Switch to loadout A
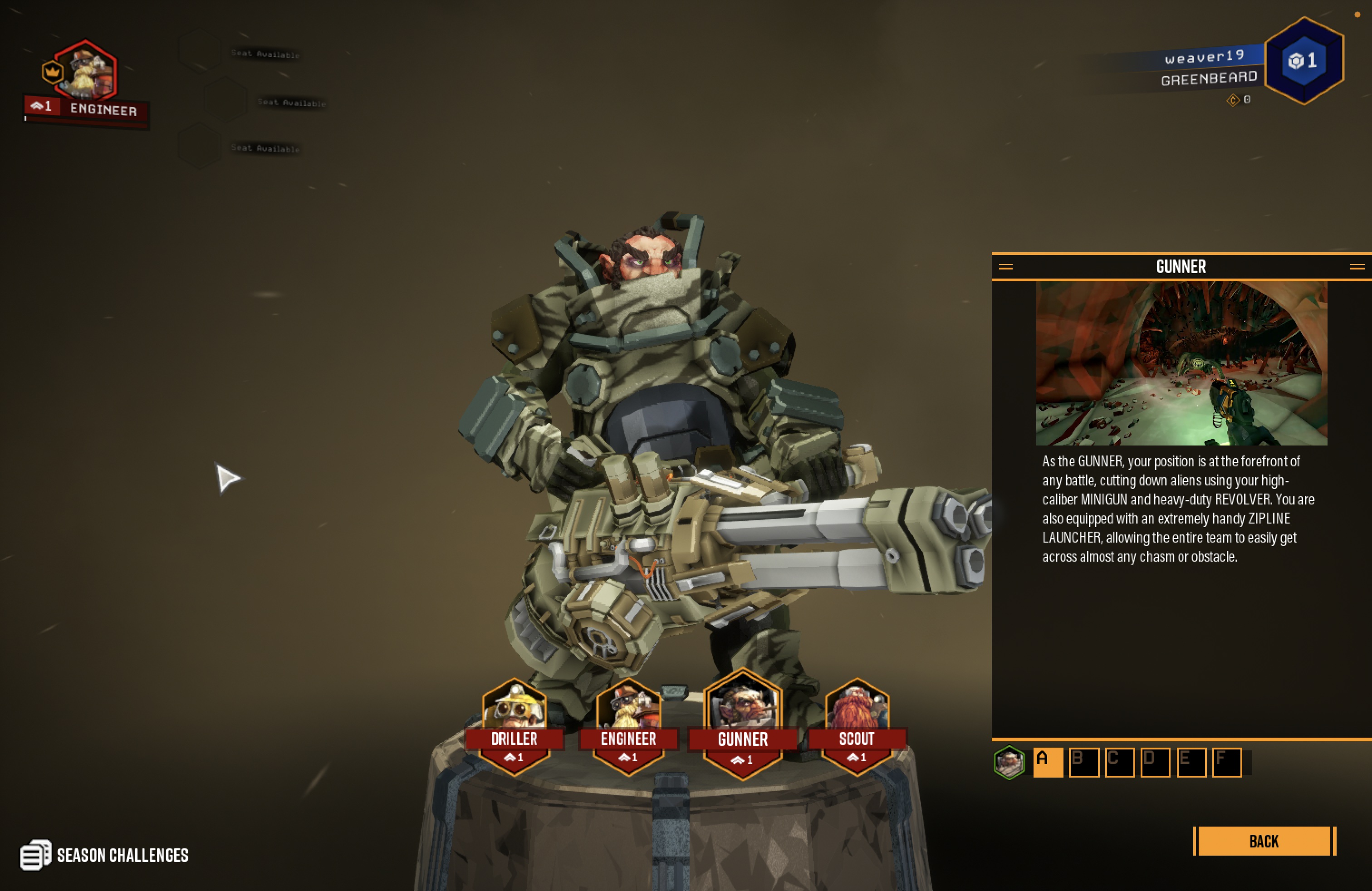Screen dimensions: 1372x891 tap(1048, 763)
